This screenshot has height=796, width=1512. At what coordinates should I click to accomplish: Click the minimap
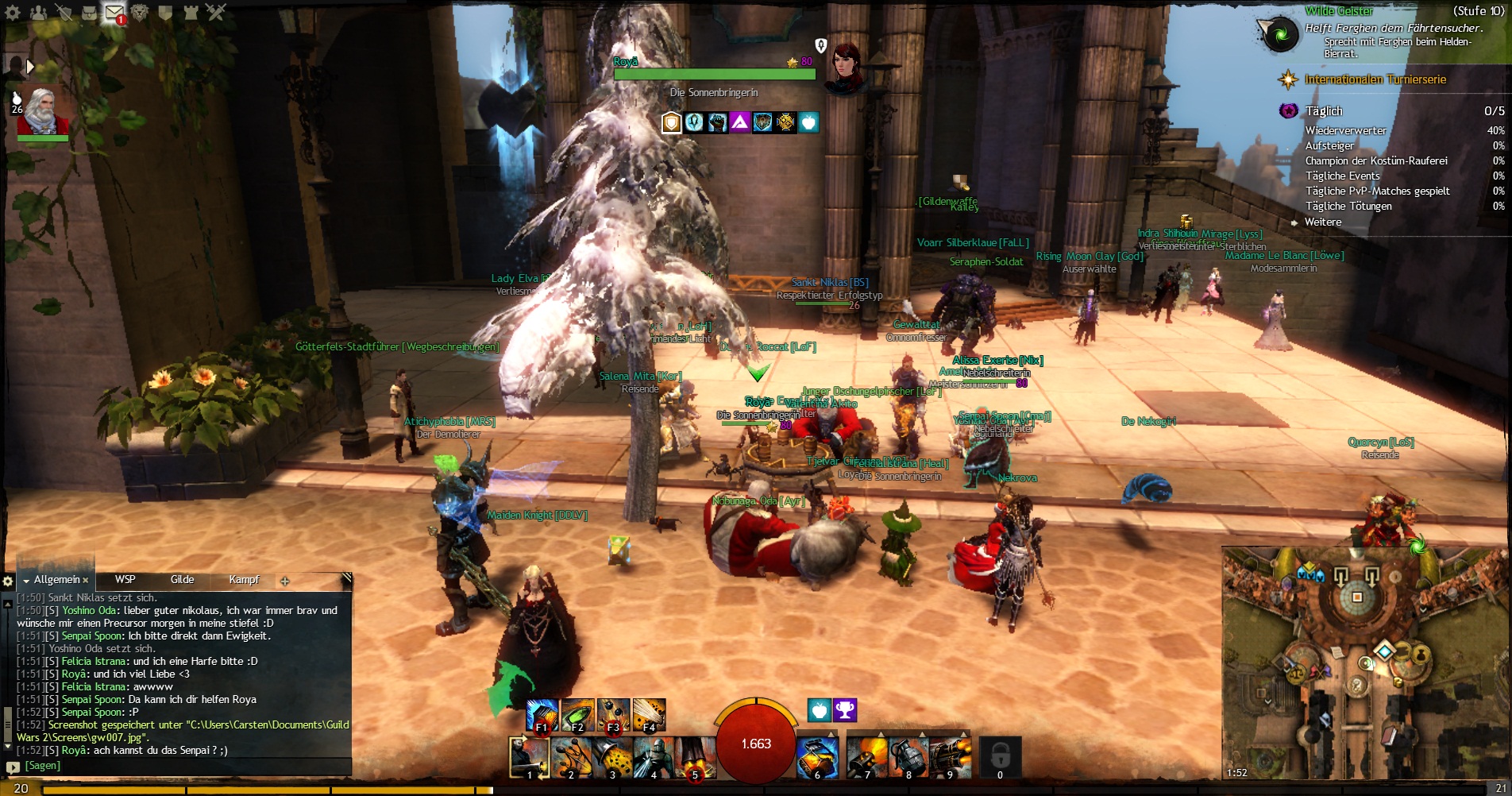click(1363, 663)
